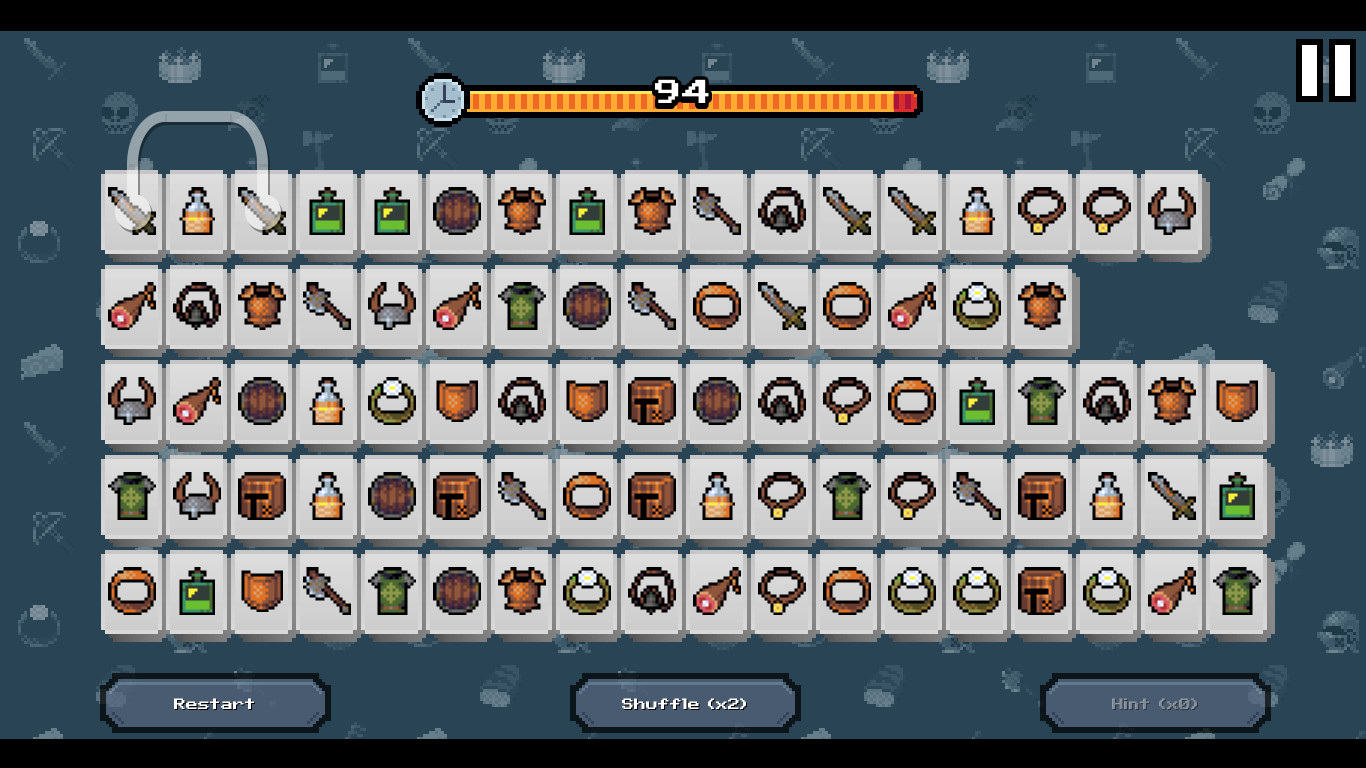Screen dimensions: 1366x768
Task: Select a wooden crate tile in the fourth row
Action: point(261,497)
